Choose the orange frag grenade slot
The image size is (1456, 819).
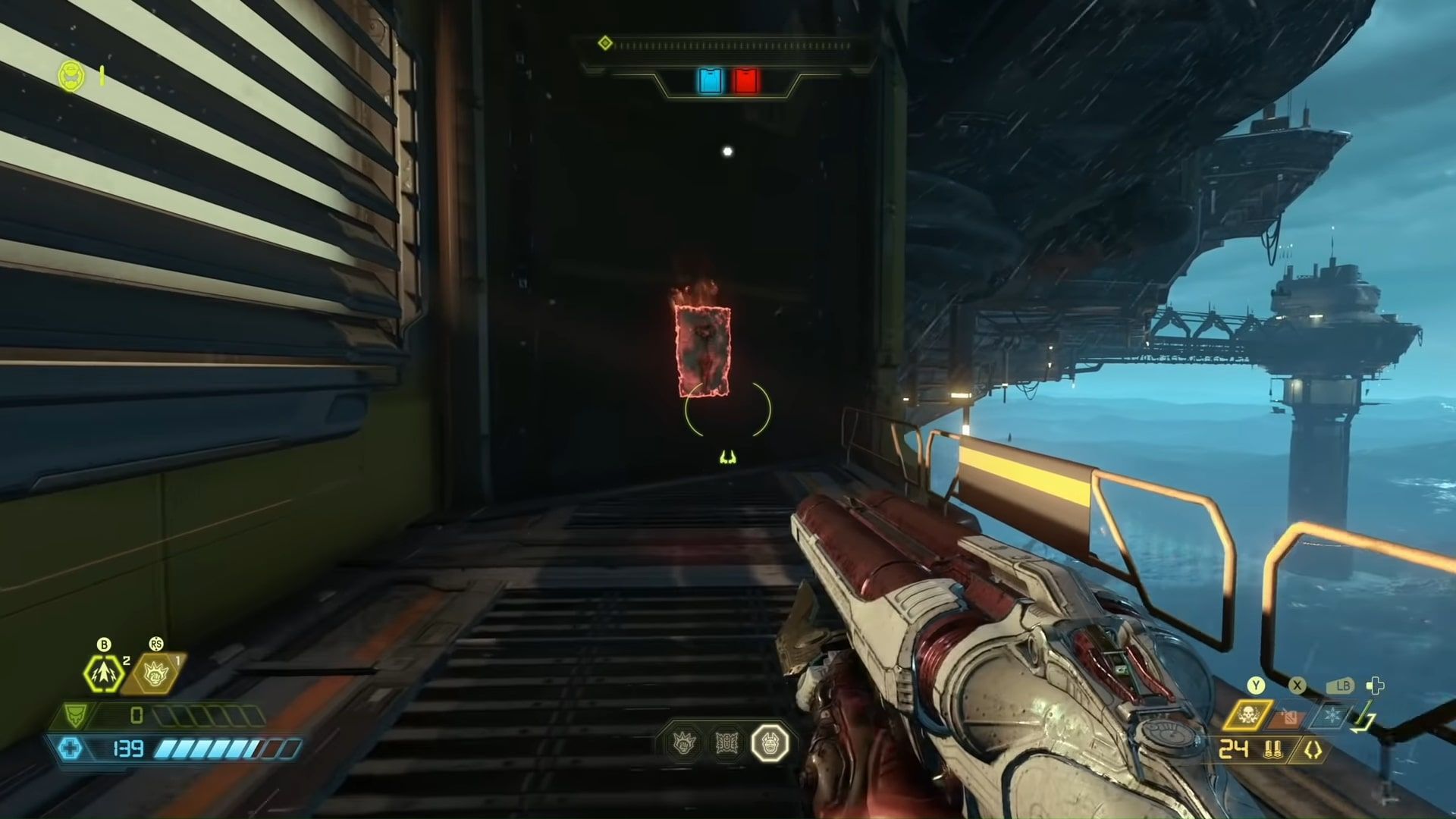(x=1290, y=716)
